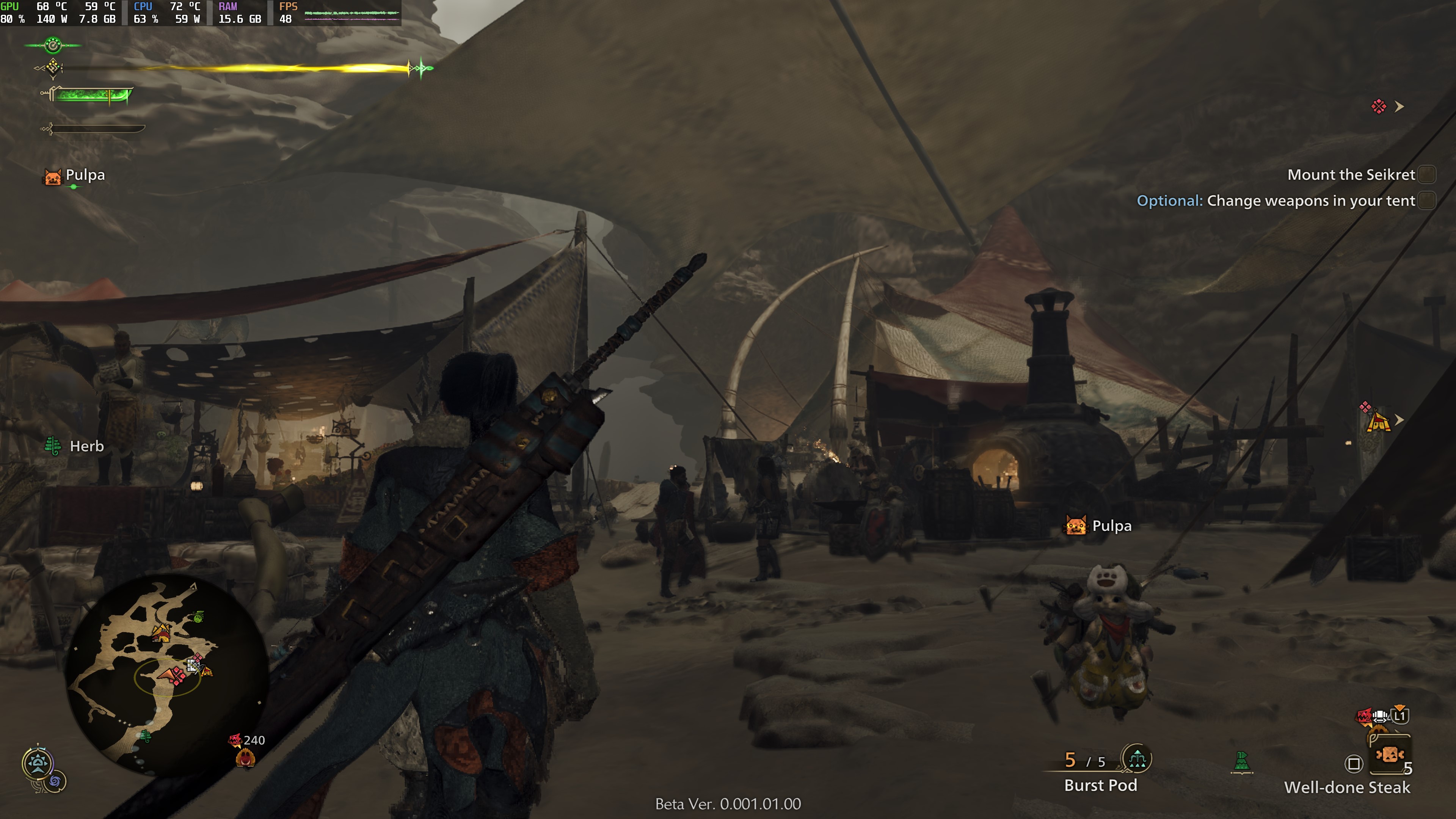This screenshot has width=1456, height=819.
Task: Select the time and weather dial icon
Action: click(38, 764)
